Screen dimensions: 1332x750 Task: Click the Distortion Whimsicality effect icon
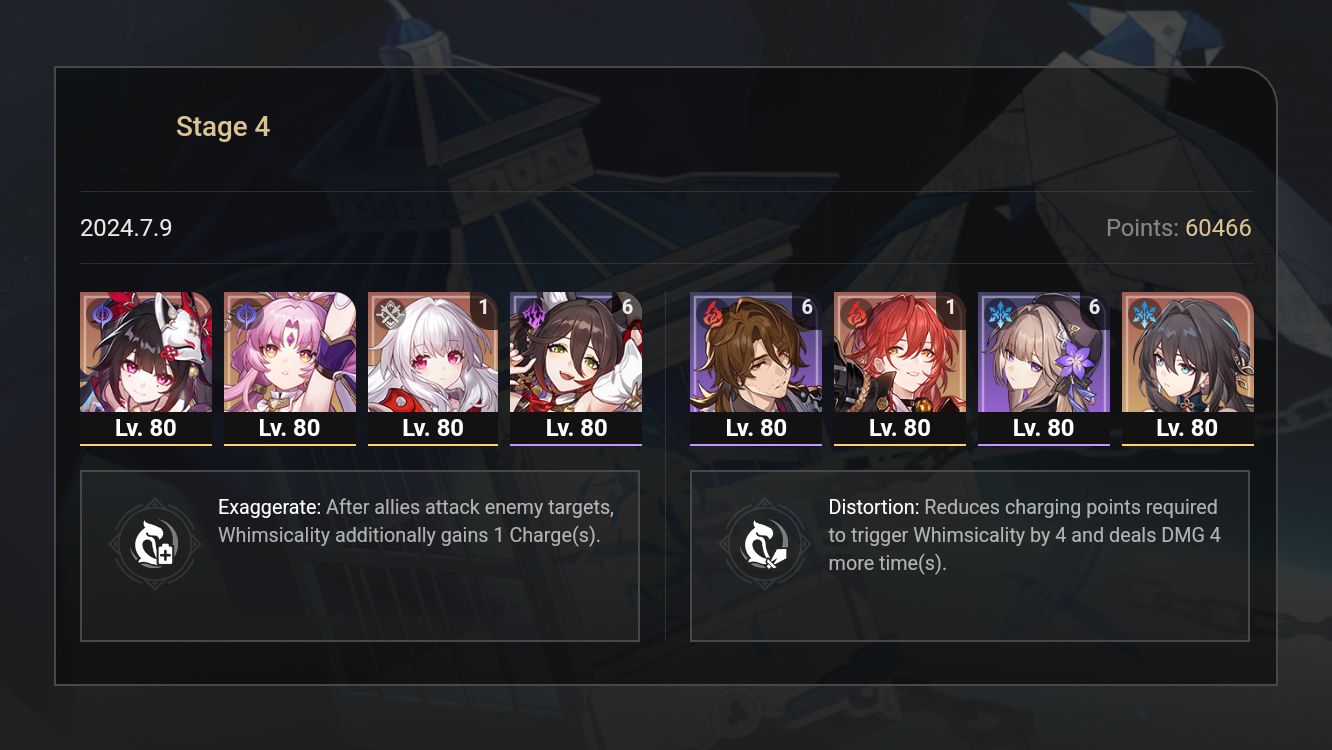765,543
